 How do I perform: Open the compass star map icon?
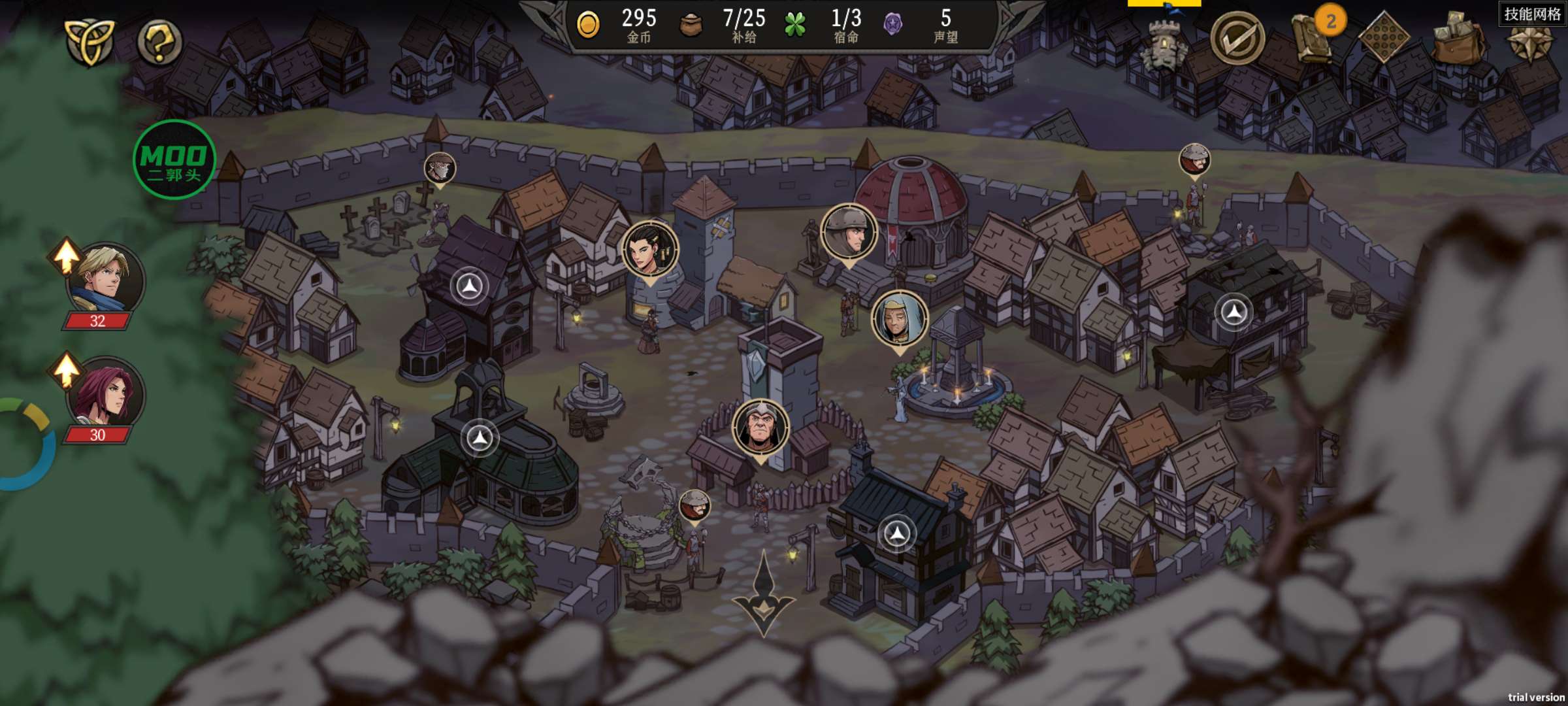point(1531,42)
